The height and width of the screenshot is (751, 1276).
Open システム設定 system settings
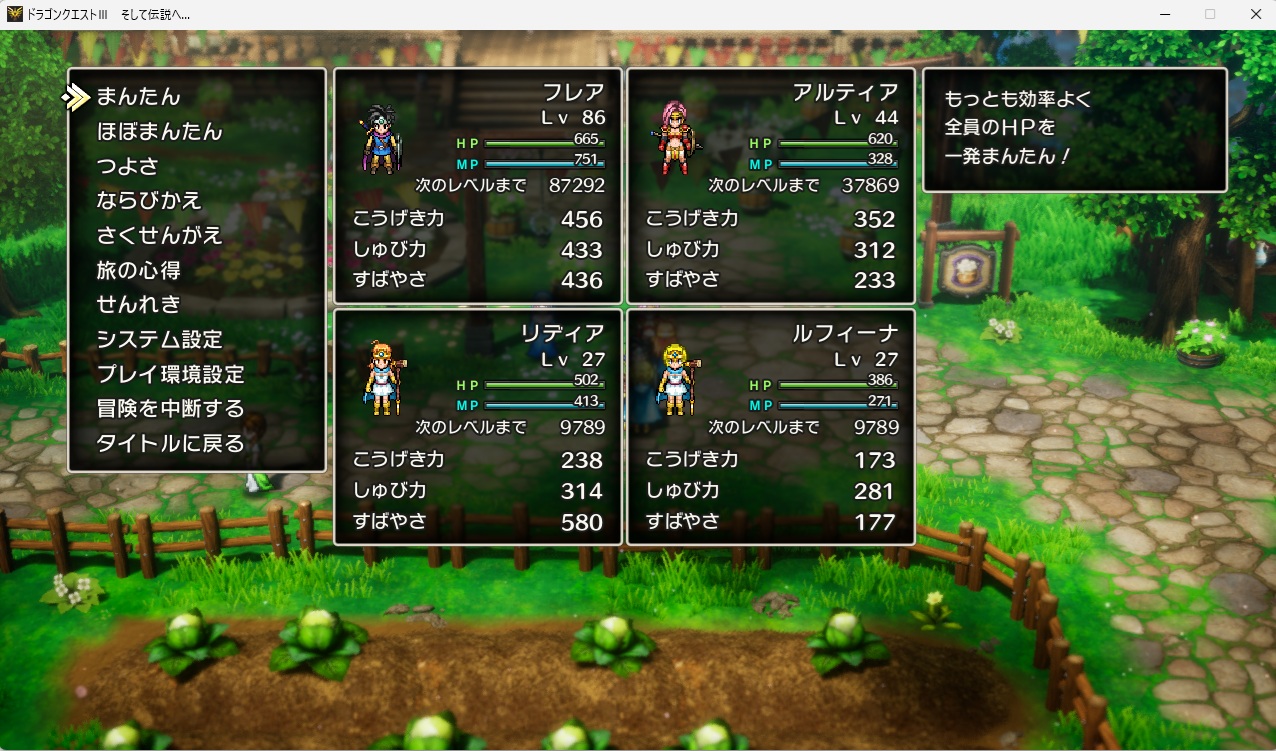tap(159, 340)
